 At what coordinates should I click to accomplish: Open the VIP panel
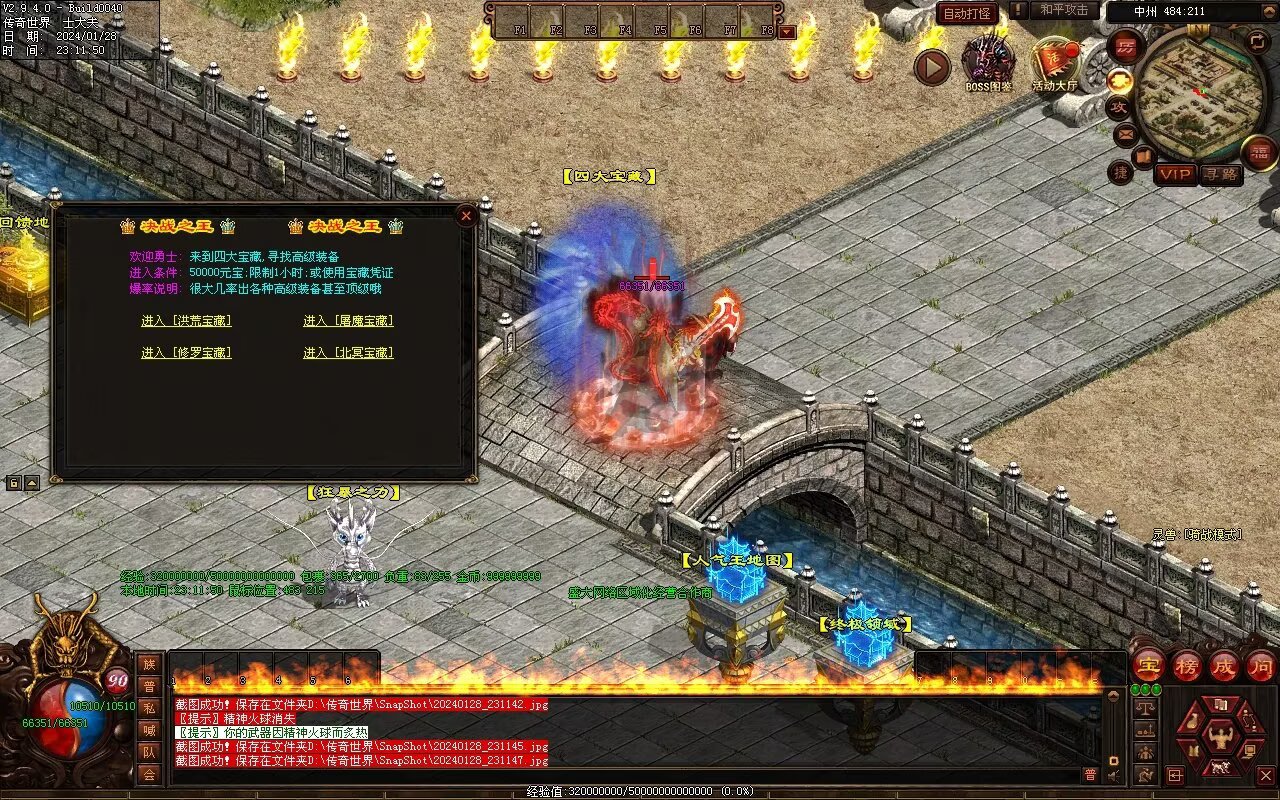1176,174
